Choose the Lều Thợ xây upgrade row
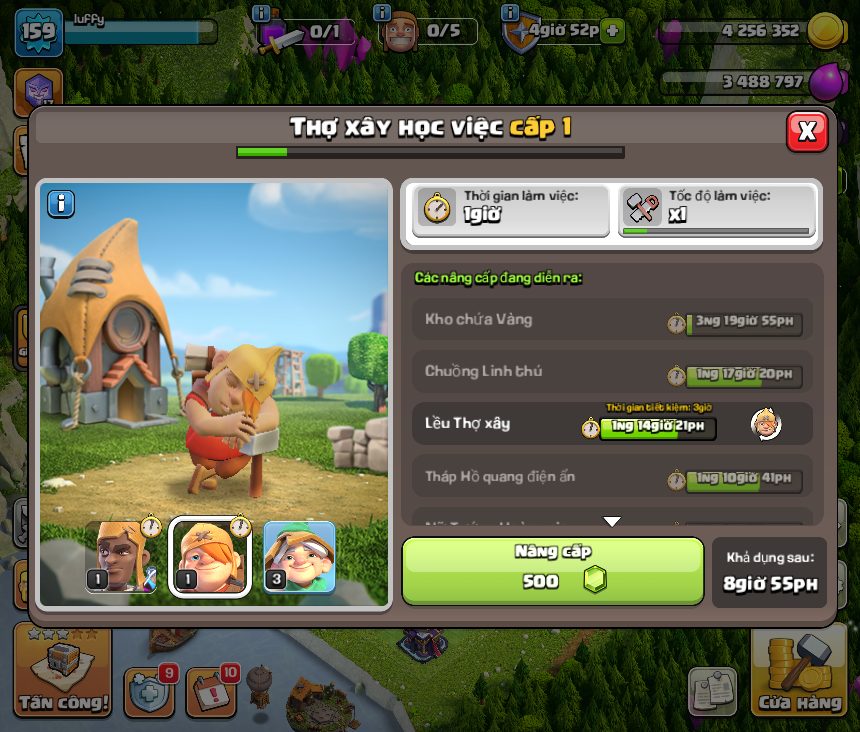This screenshot has height=732, width=860. (x=612, y=424)
